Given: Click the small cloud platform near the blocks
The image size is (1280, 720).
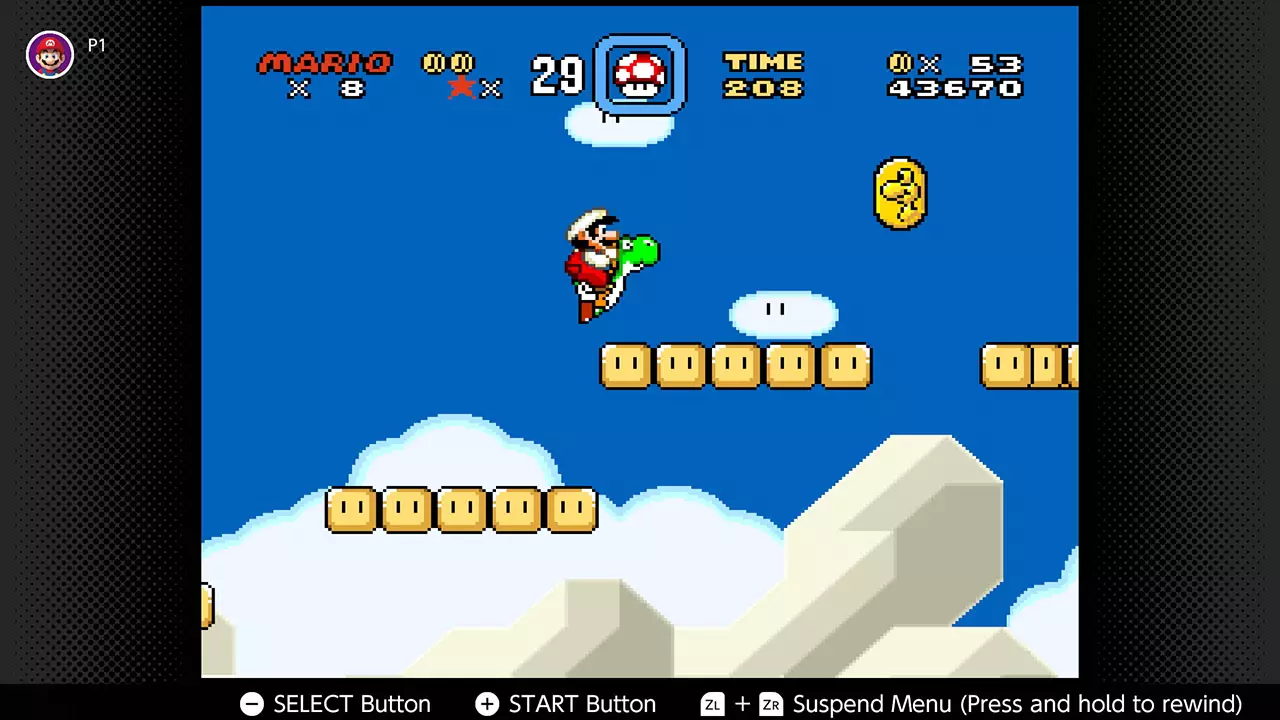Looking at the screenshot, I should (785, 313).
